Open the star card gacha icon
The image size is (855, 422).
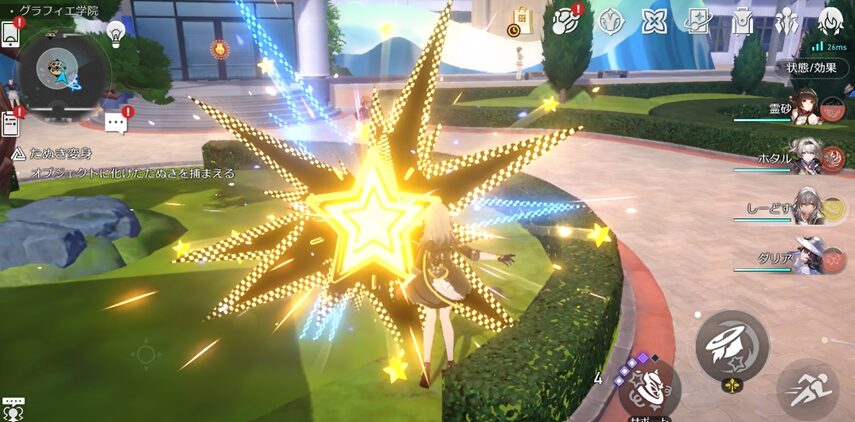pos(654,20)
